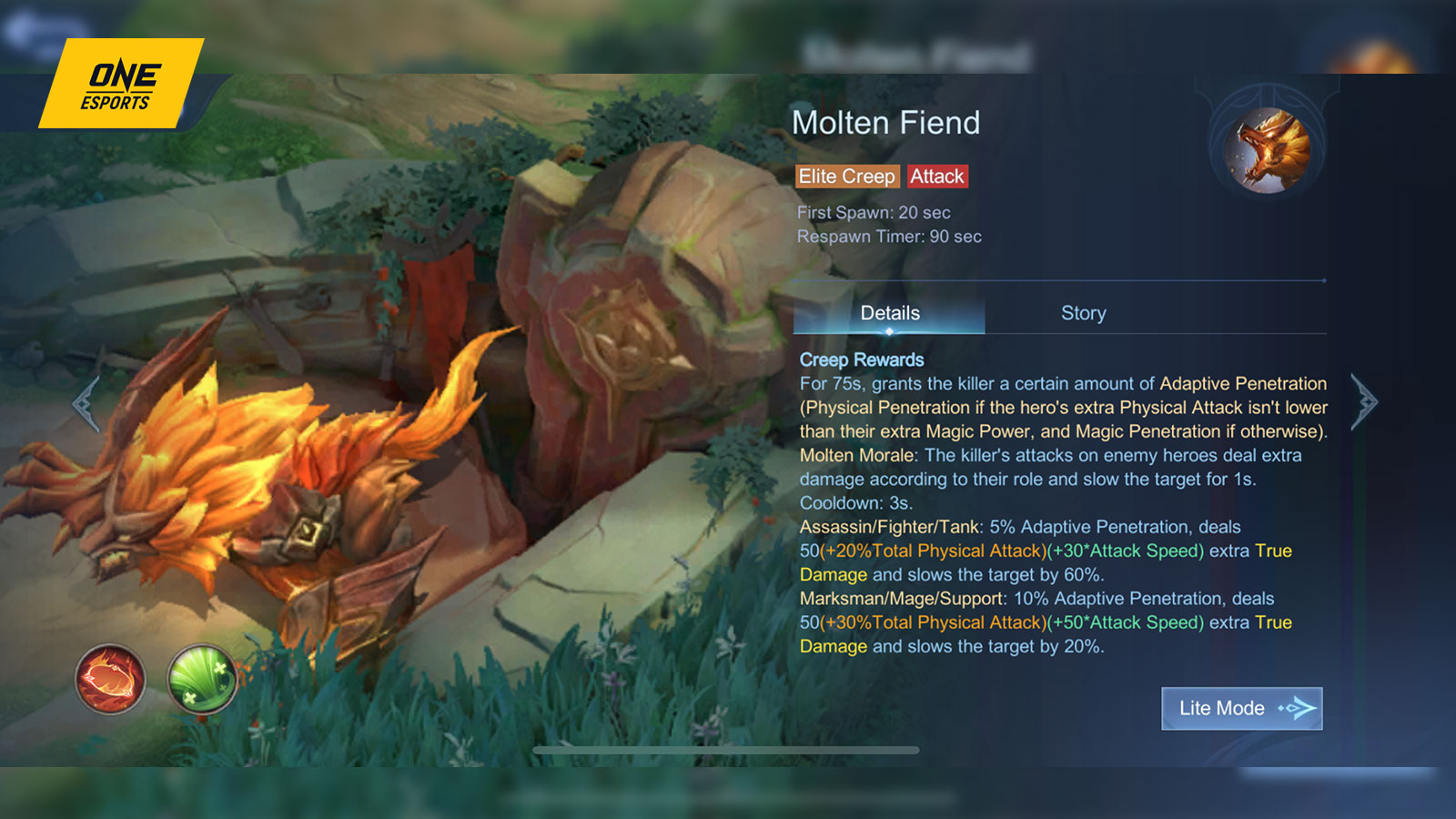Click the Molten Fiend title text
The image size is (1456, 819).
click(887, 122)
